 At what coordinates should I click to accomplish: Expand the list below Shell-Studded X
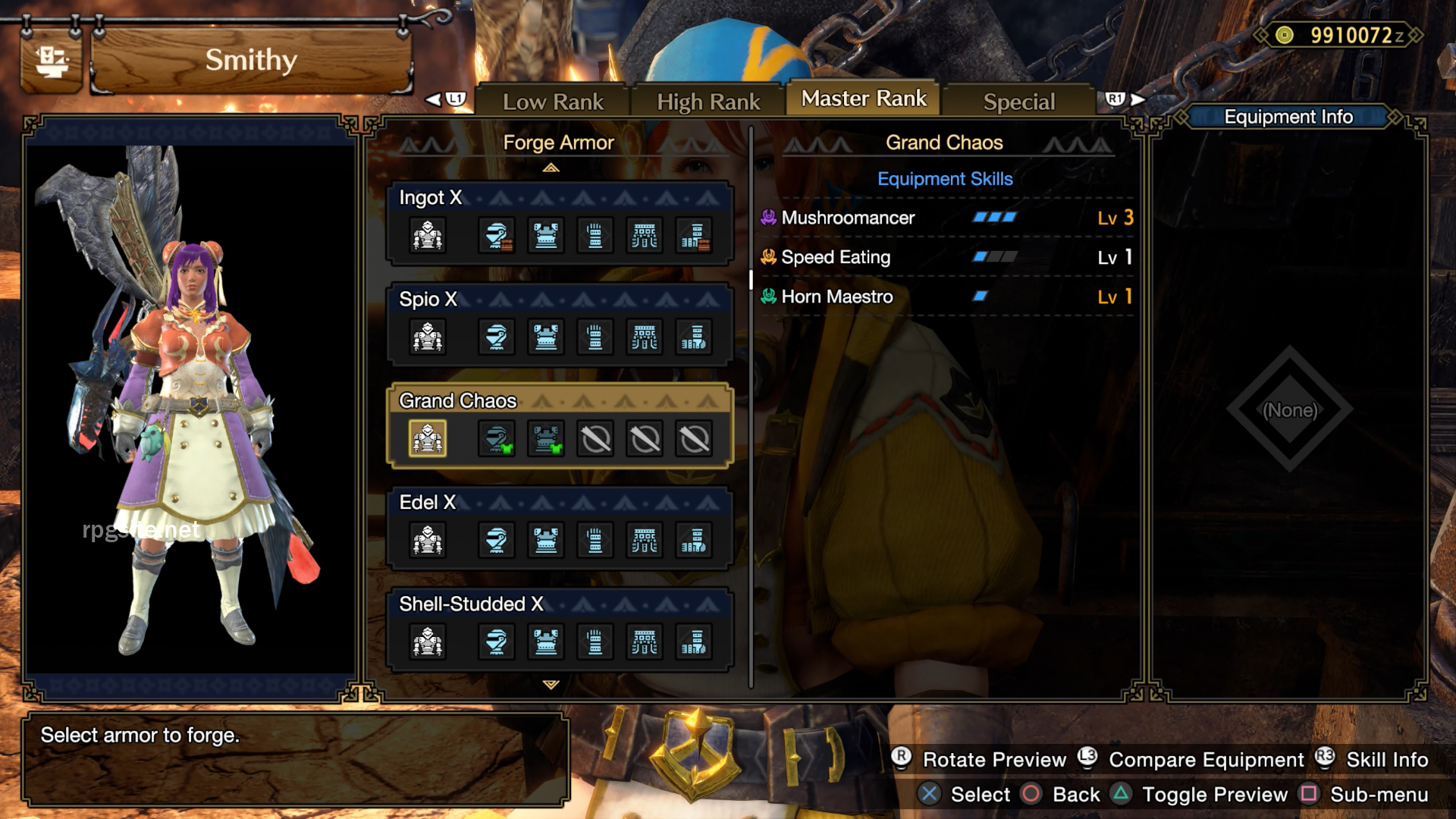pyautogui.click(x=551, y=685)
